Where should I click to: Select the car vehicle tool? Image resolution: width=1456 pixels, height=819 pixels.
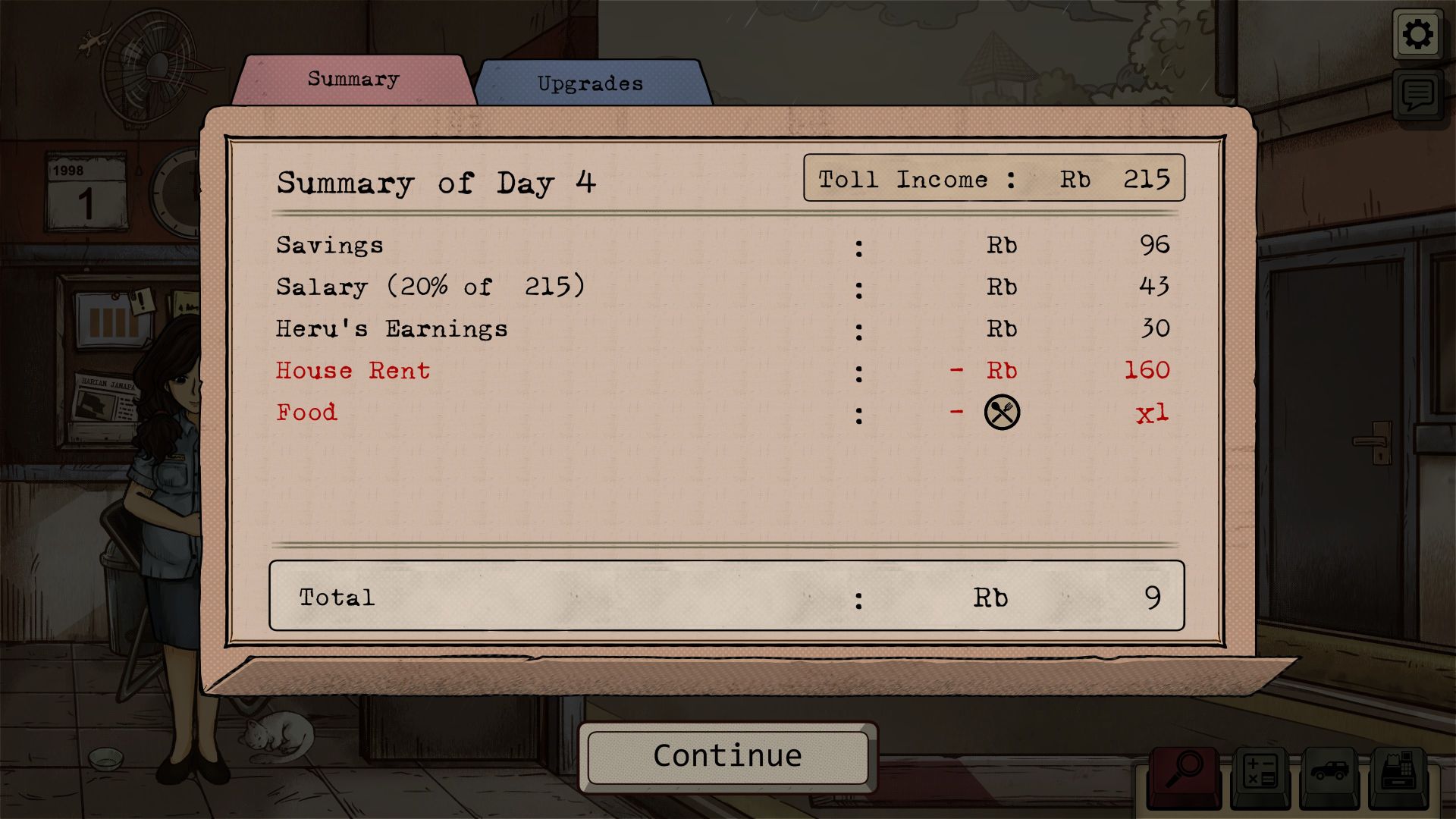[x=1329, y=773]
